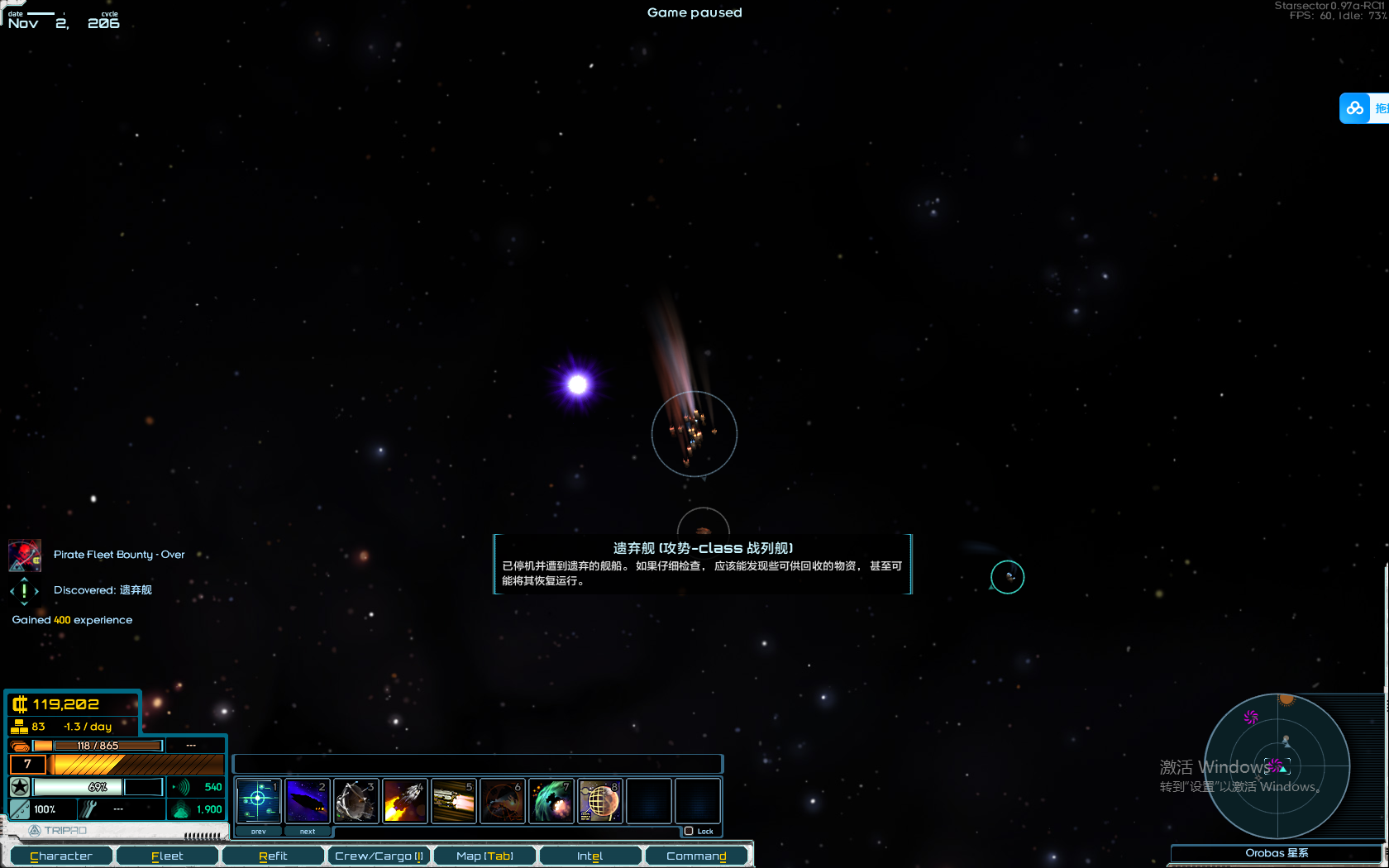This screenshot has width=1389, height=868.
Task: Switch to the previous ability bar with prev
Action: 259,831
